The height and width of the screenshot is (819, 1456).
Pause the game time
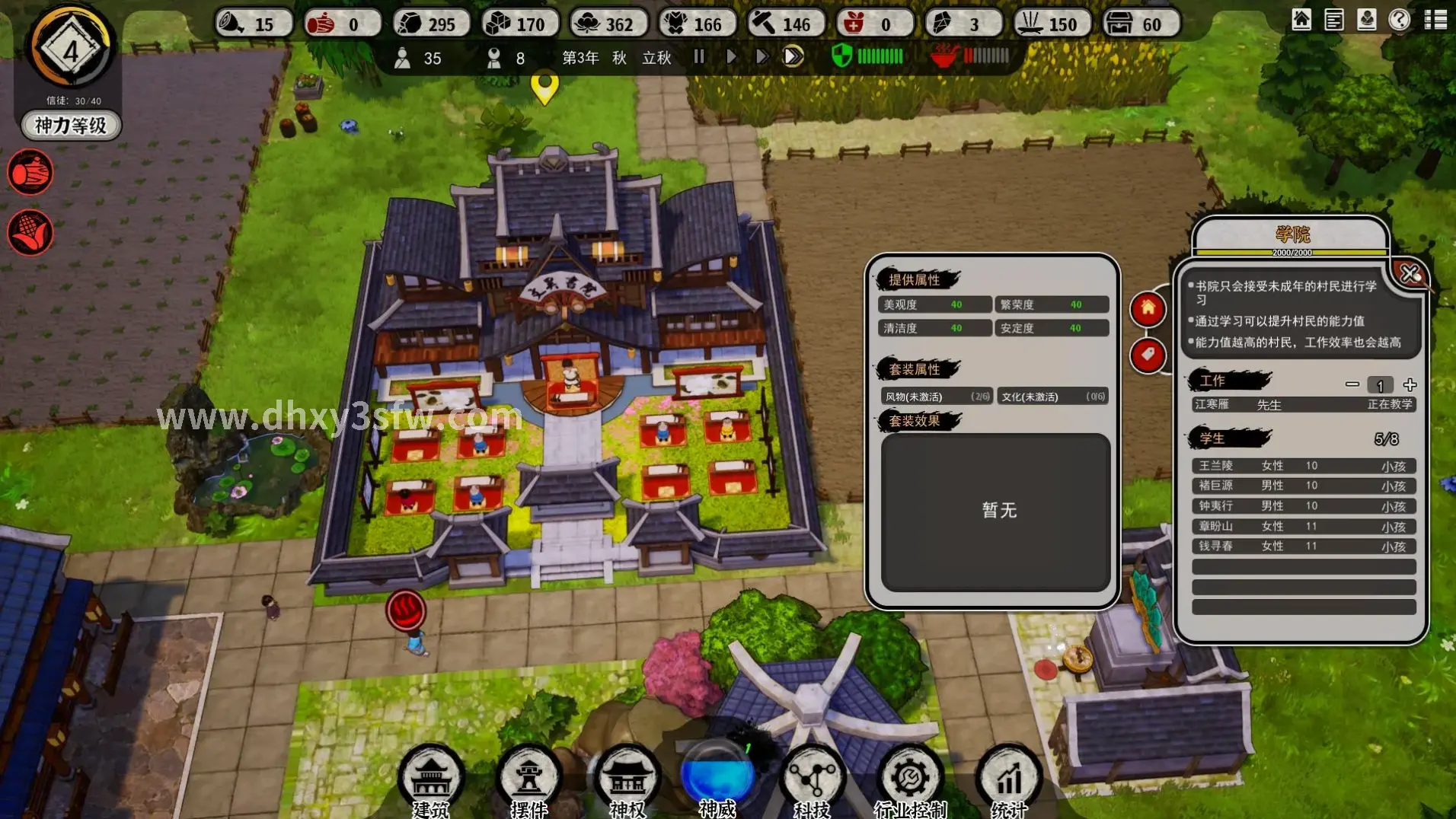point(699,56)
